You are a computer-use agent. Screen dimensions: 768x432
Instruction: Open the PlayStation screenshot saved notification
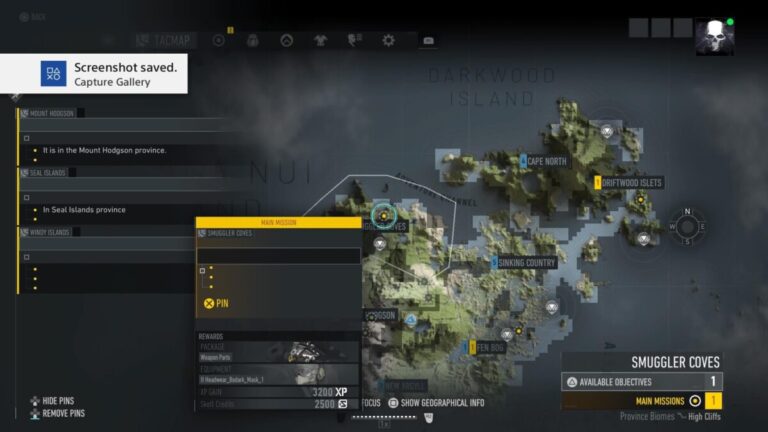click(x=94, y=74)
